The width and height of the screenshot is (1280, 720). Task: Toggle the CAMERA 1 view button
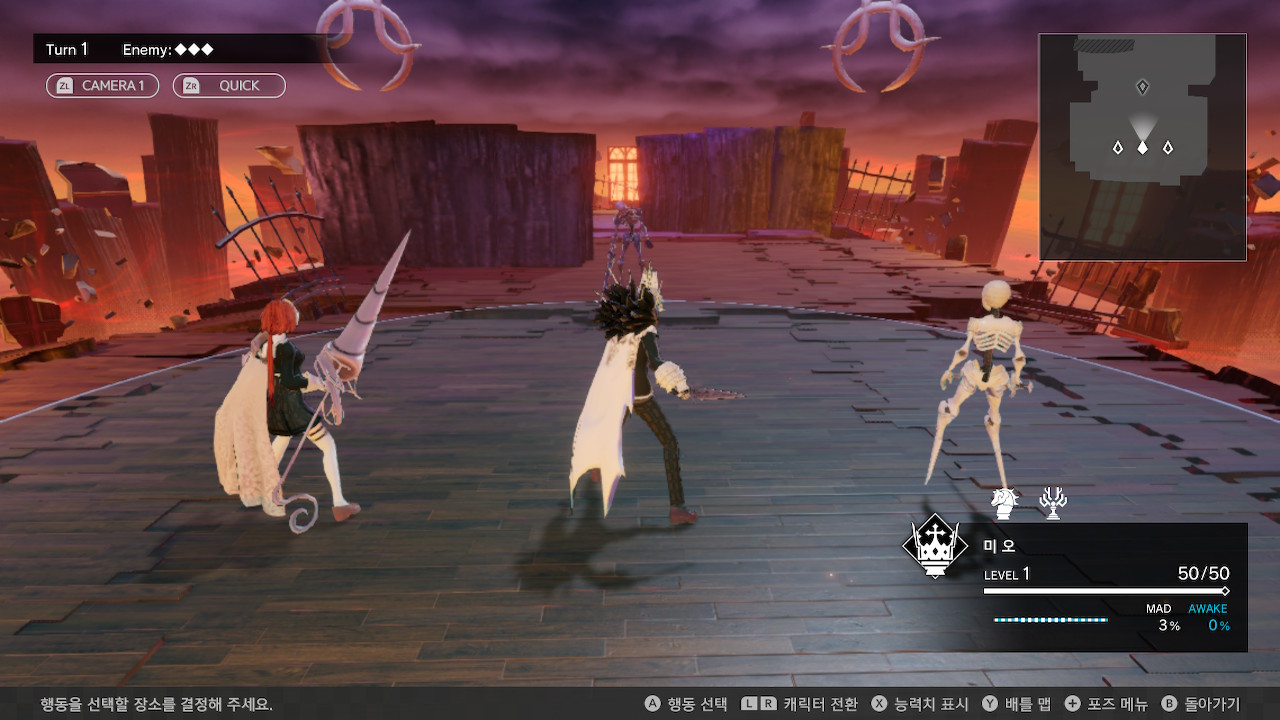click(x=102, y=86)
